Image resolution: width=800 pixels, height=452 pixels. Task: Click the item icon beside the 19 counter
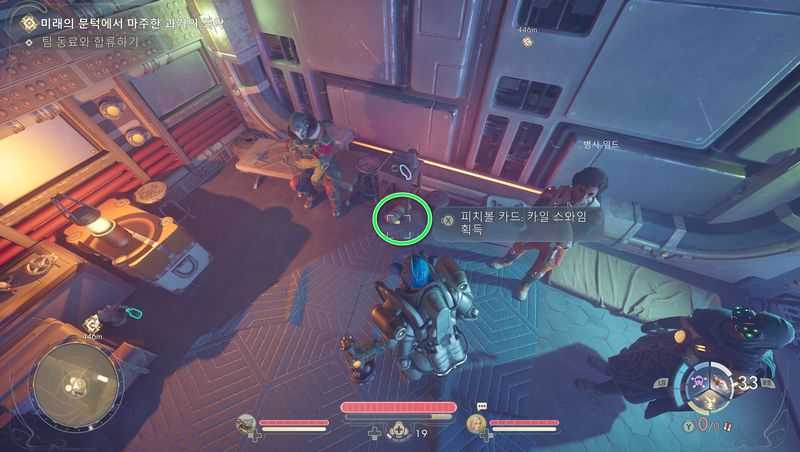pyautogui.click(x=400, y=431)
